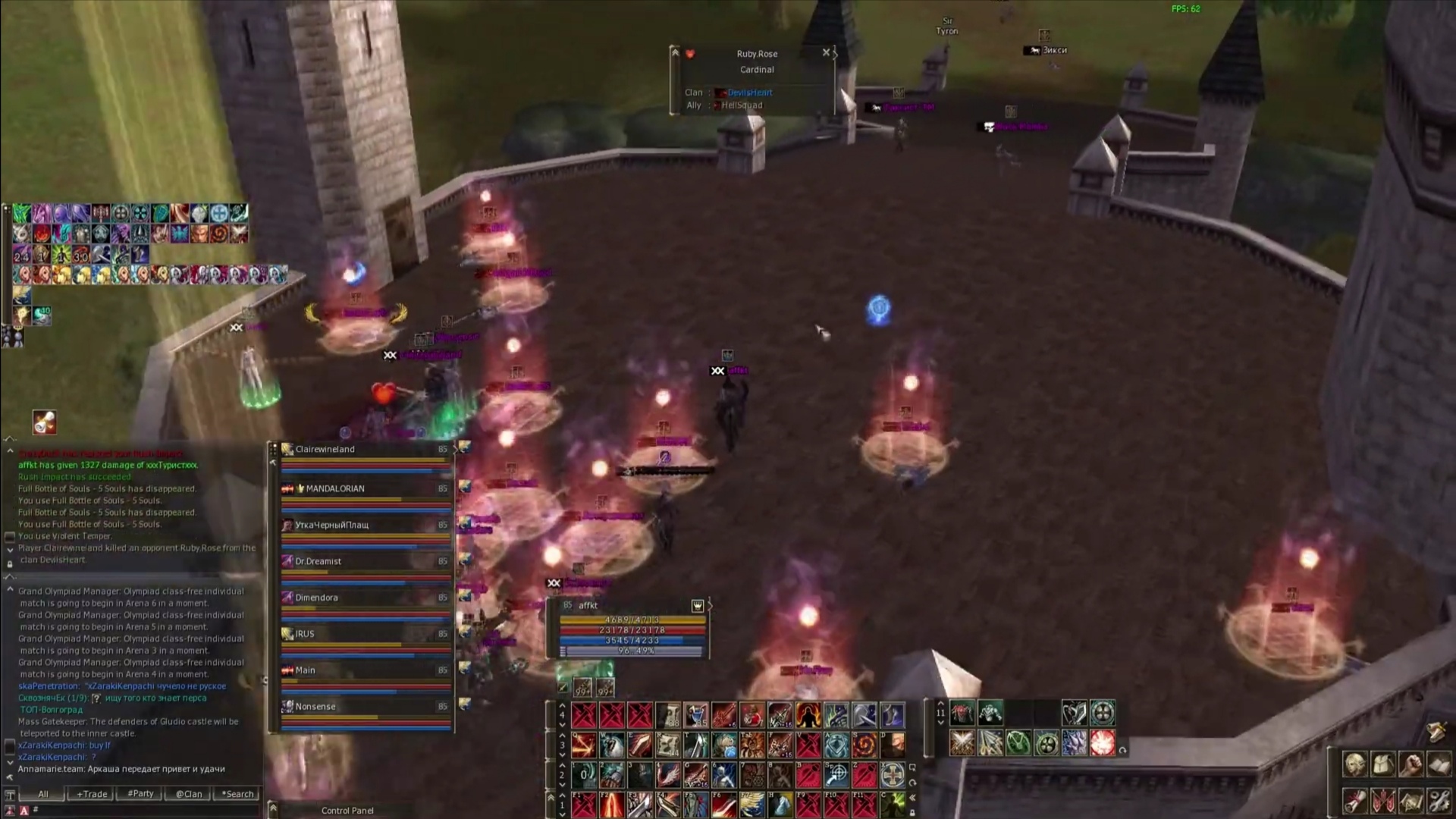The width and height of the screenshot is (1456, 819).
Task: Click the down arrow on the buff bar numbered 11
Action: [940, 723]
